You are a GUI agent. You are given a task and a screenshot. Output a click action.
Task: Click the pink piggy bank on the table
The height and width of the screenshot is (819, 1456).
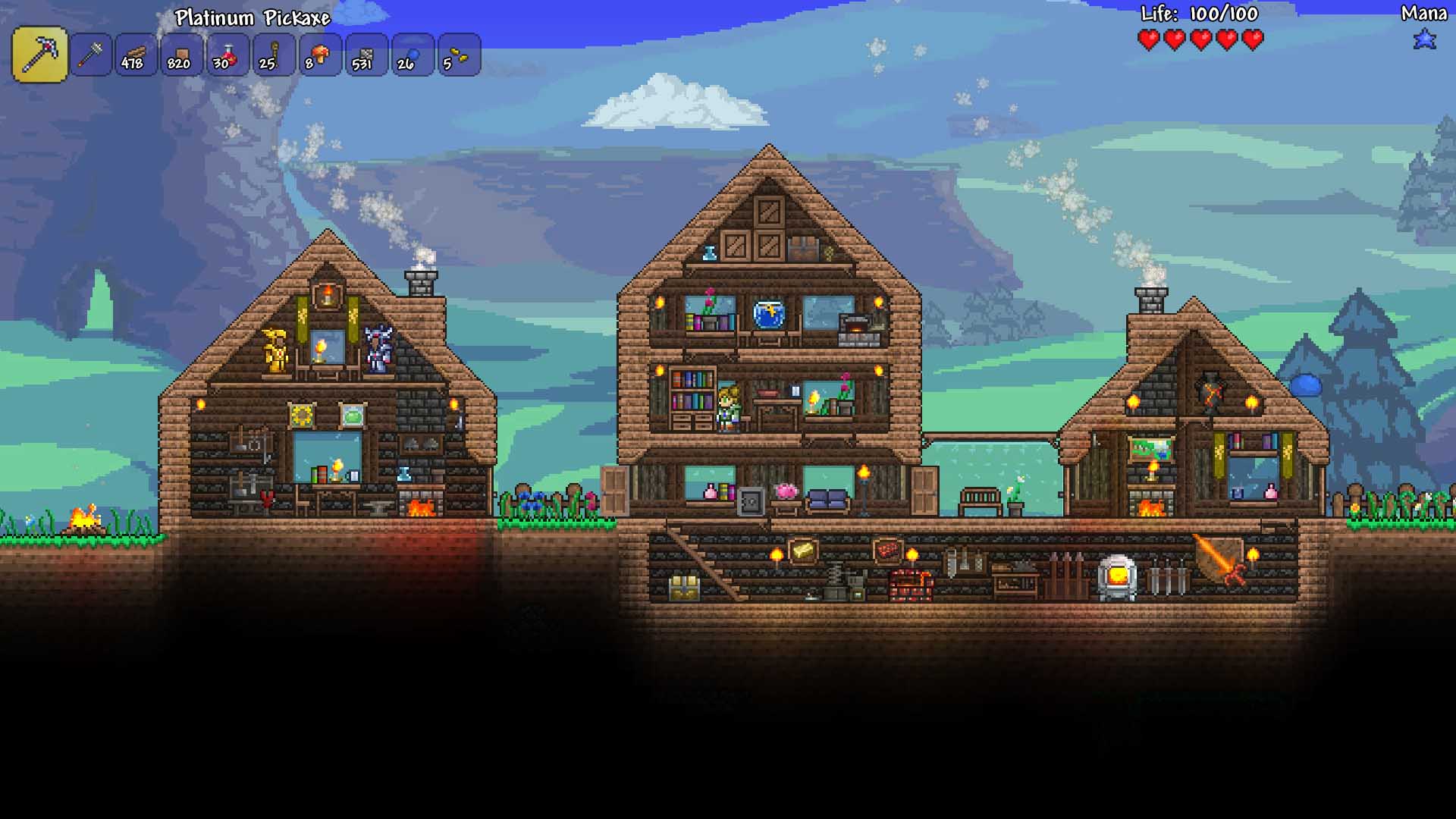tap(785, 491)
